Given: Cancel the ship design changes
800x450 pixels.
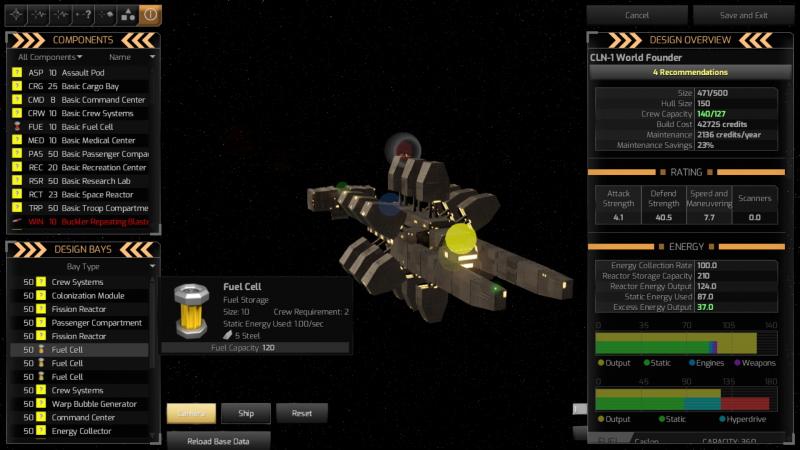Looking at the screenshot, I should [637, 15].
